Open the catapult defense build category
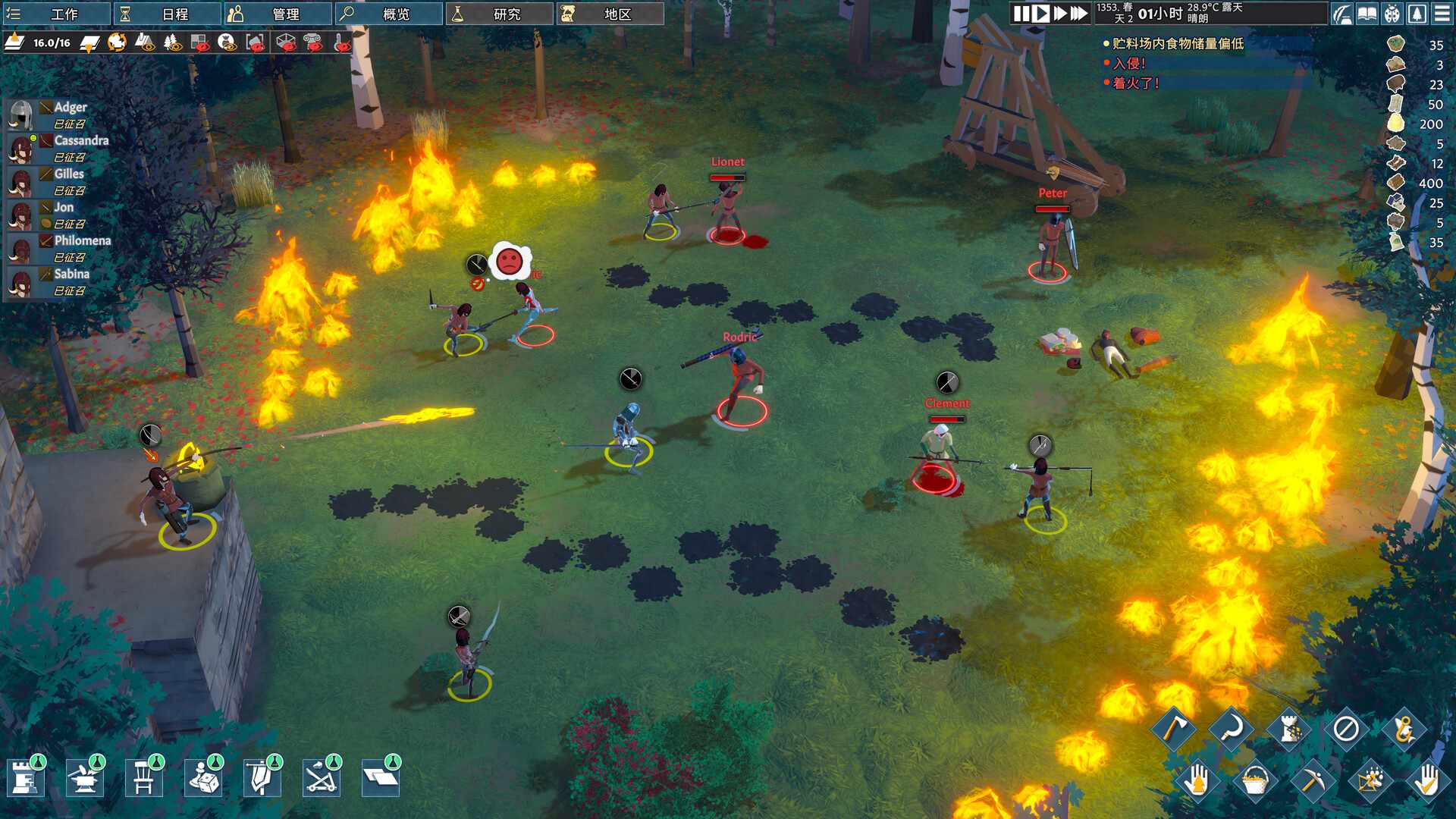The width and height of the screenshot is (1456, 819). 322,778
